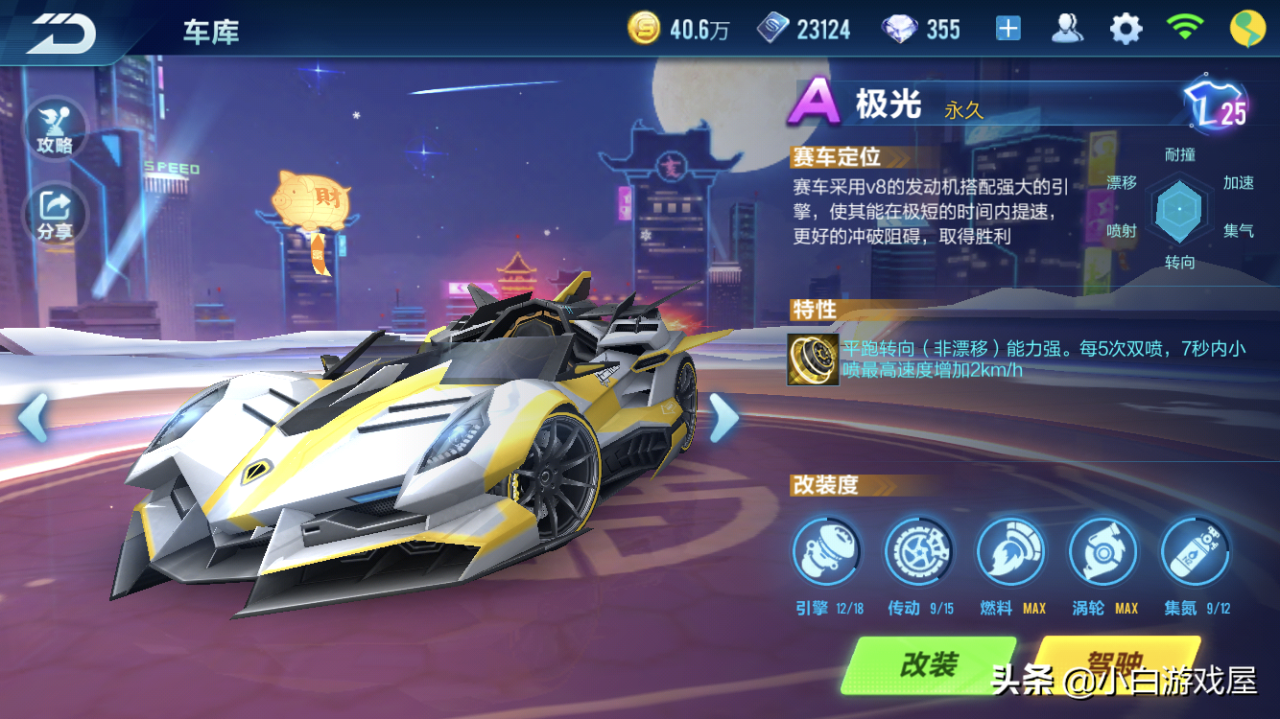Click the gold coin currency icon
1280x719 pixels.
pyautogui.click(x=643, y=29)
